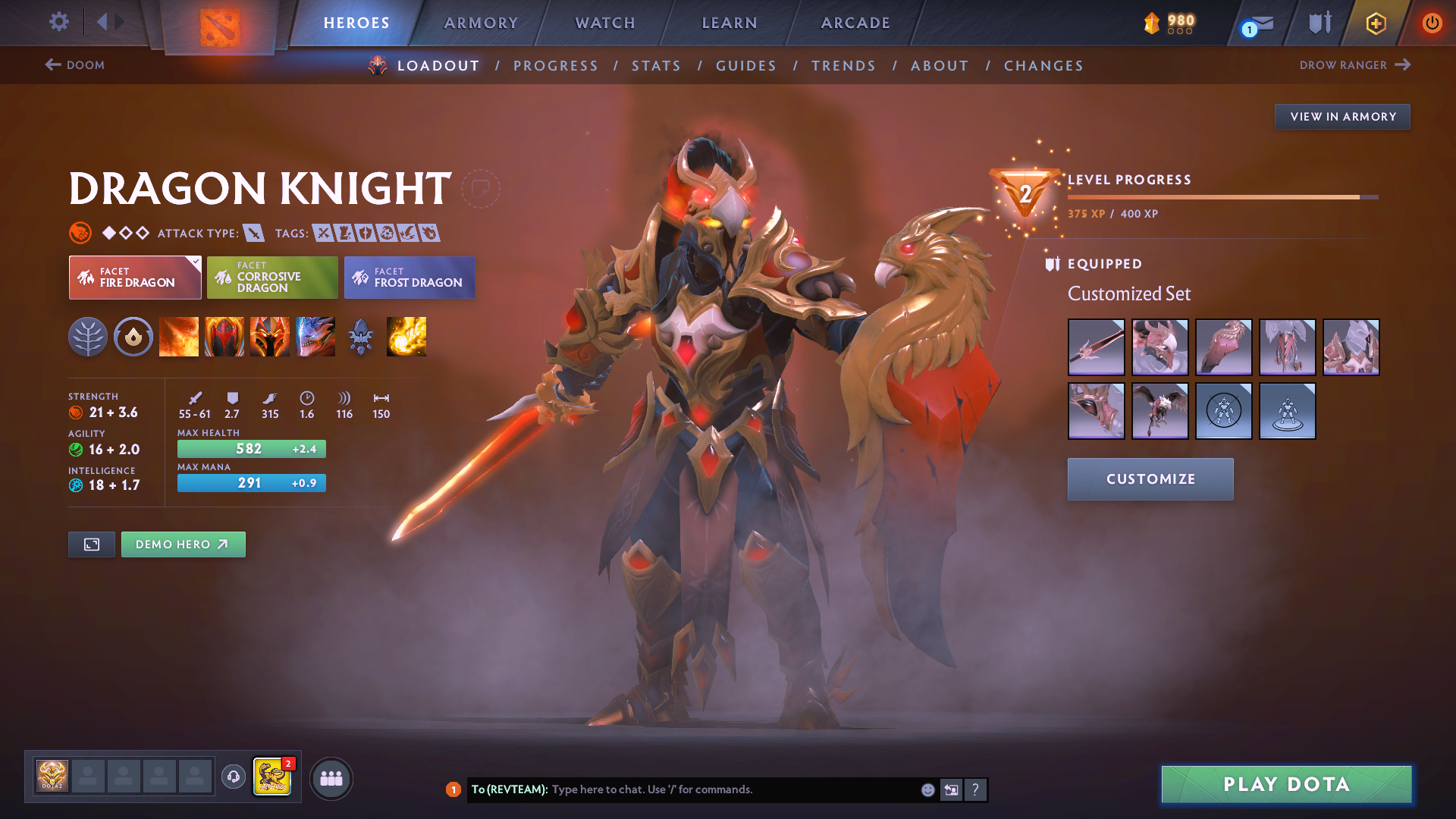Open the ARMORY menu
The height and width of the screenshot is (819, 1456).
coord(481,23)
